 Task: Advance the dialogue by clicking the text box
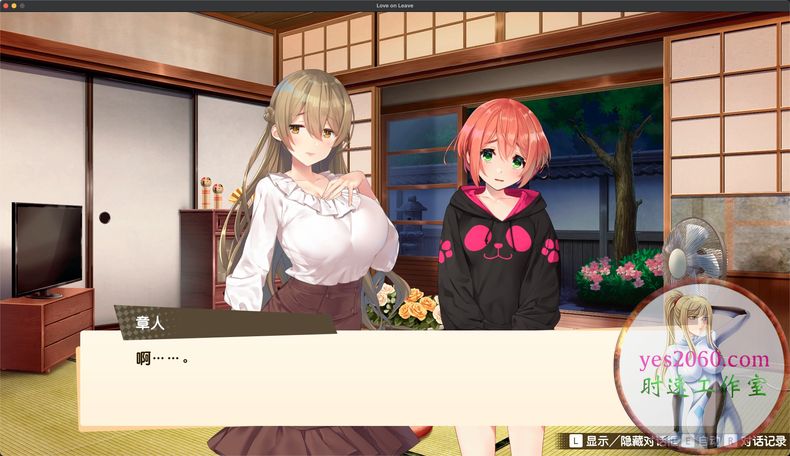(x=350, y=380)
